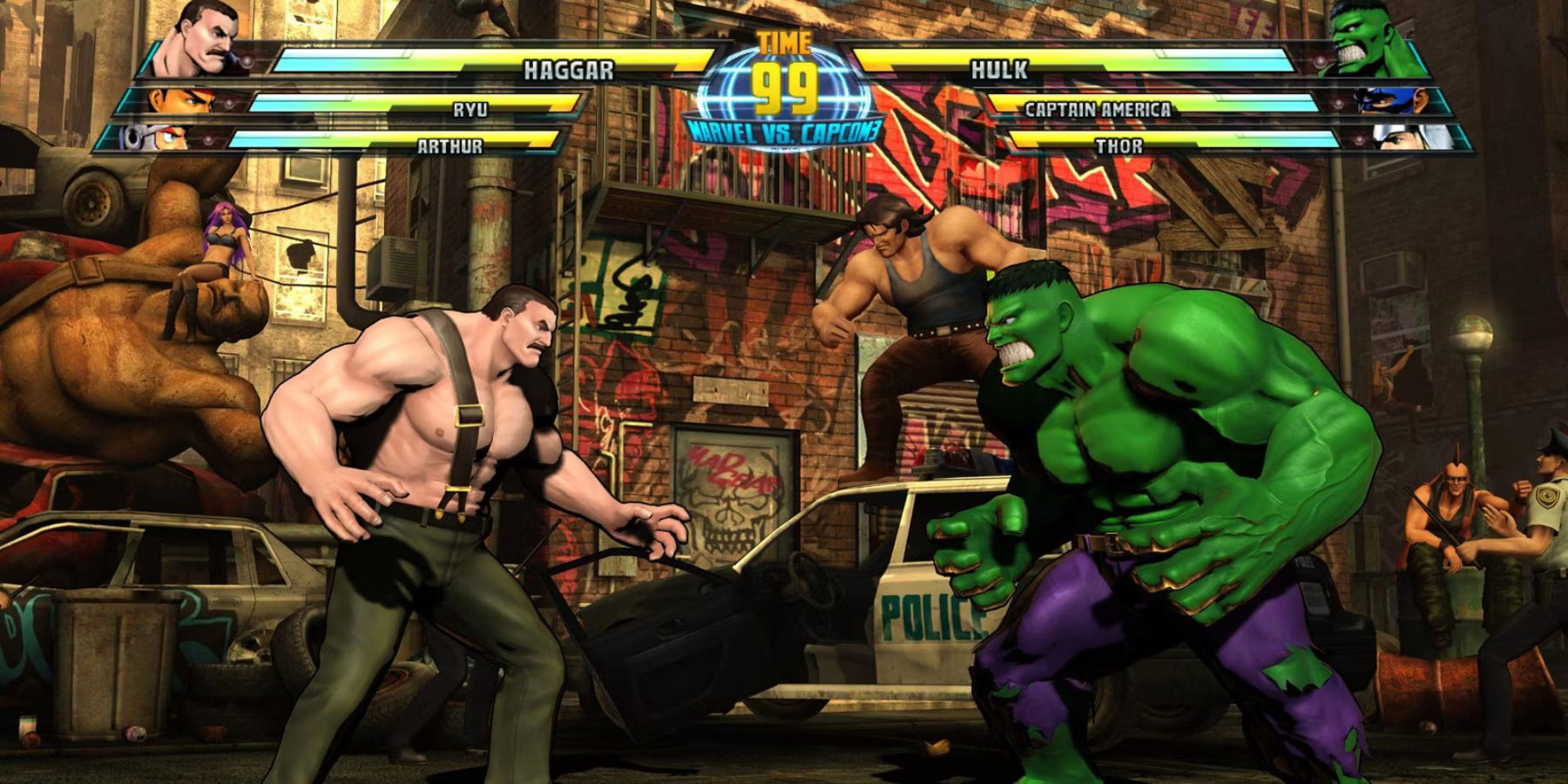Click Haggar's character portrait
The height and width of the screenshot is (784, 1568).
pyautogui.click(x=206, y=39)
